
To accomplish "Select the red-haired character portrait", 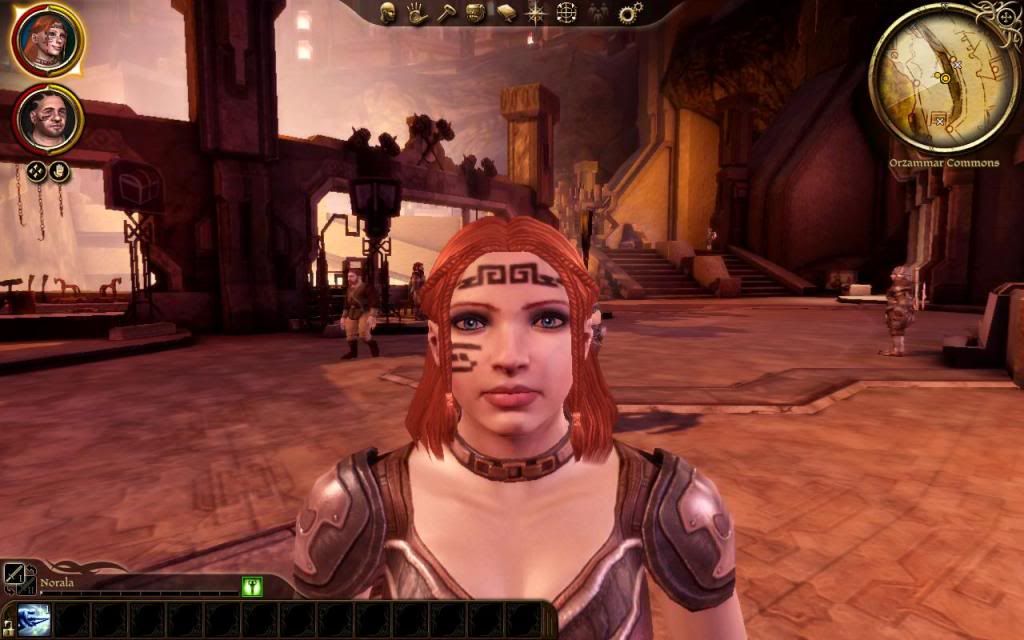I will [47, 41].
